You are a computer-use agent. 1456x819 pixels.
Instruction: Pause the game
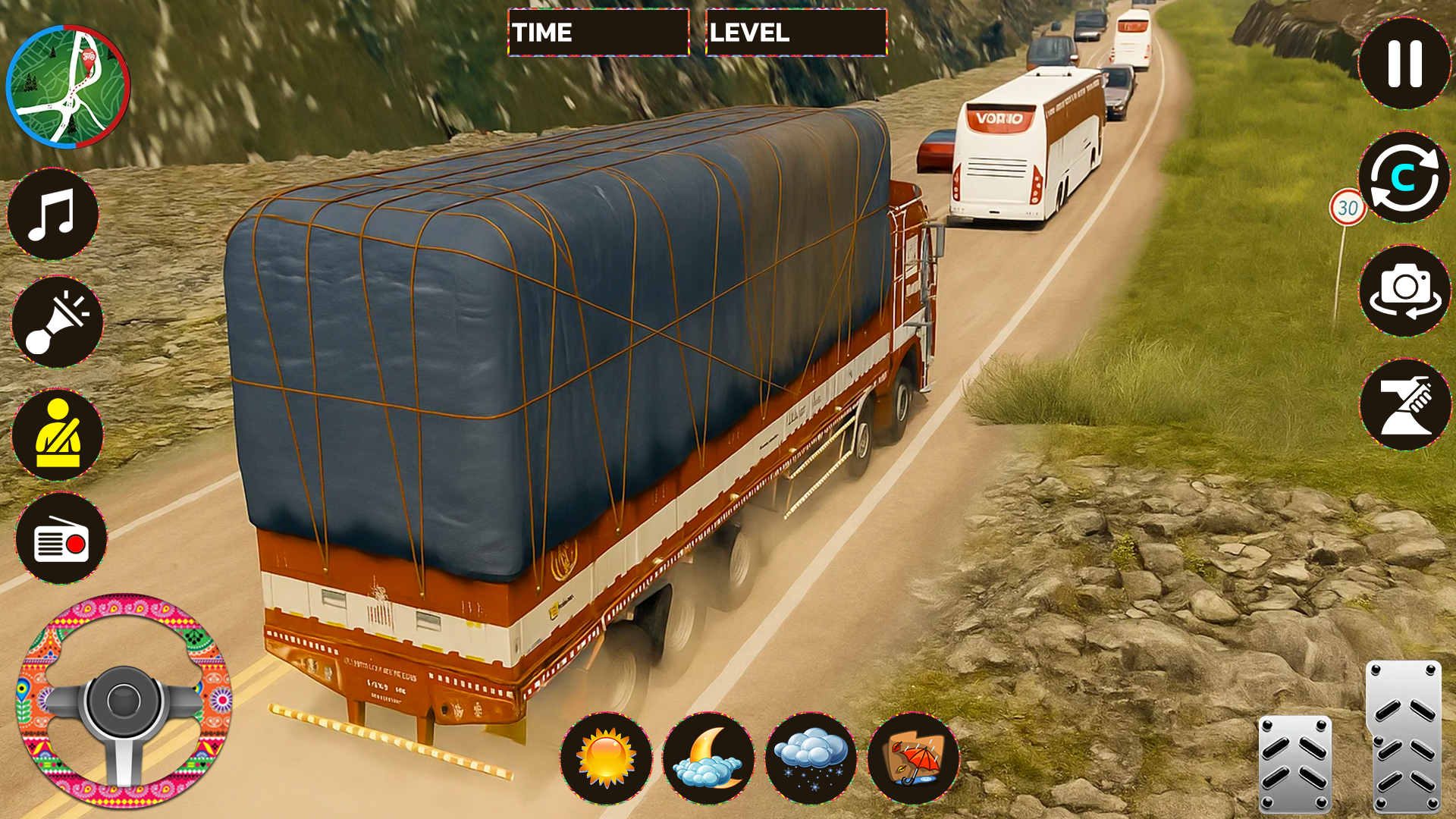pyautogui.click(x=1404, y=64)
